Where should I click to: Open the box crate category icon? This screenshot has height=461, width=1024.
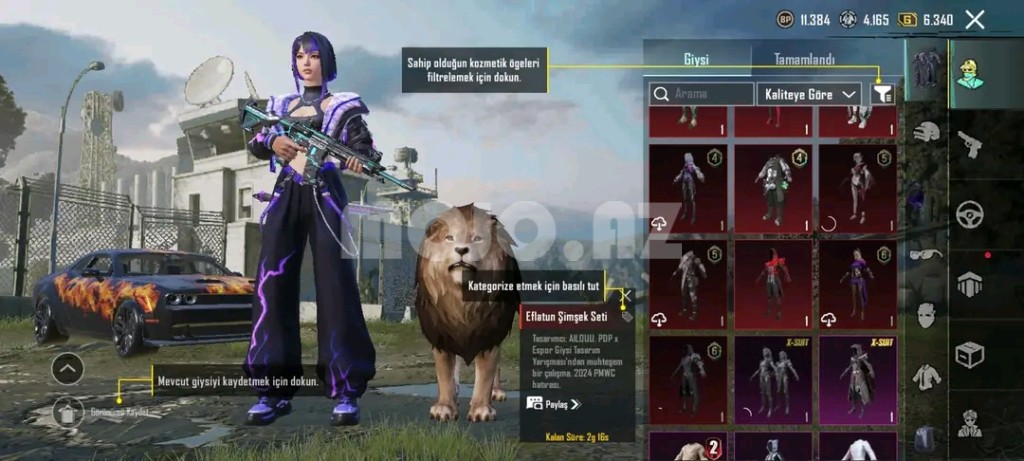[x=970, y=355]
